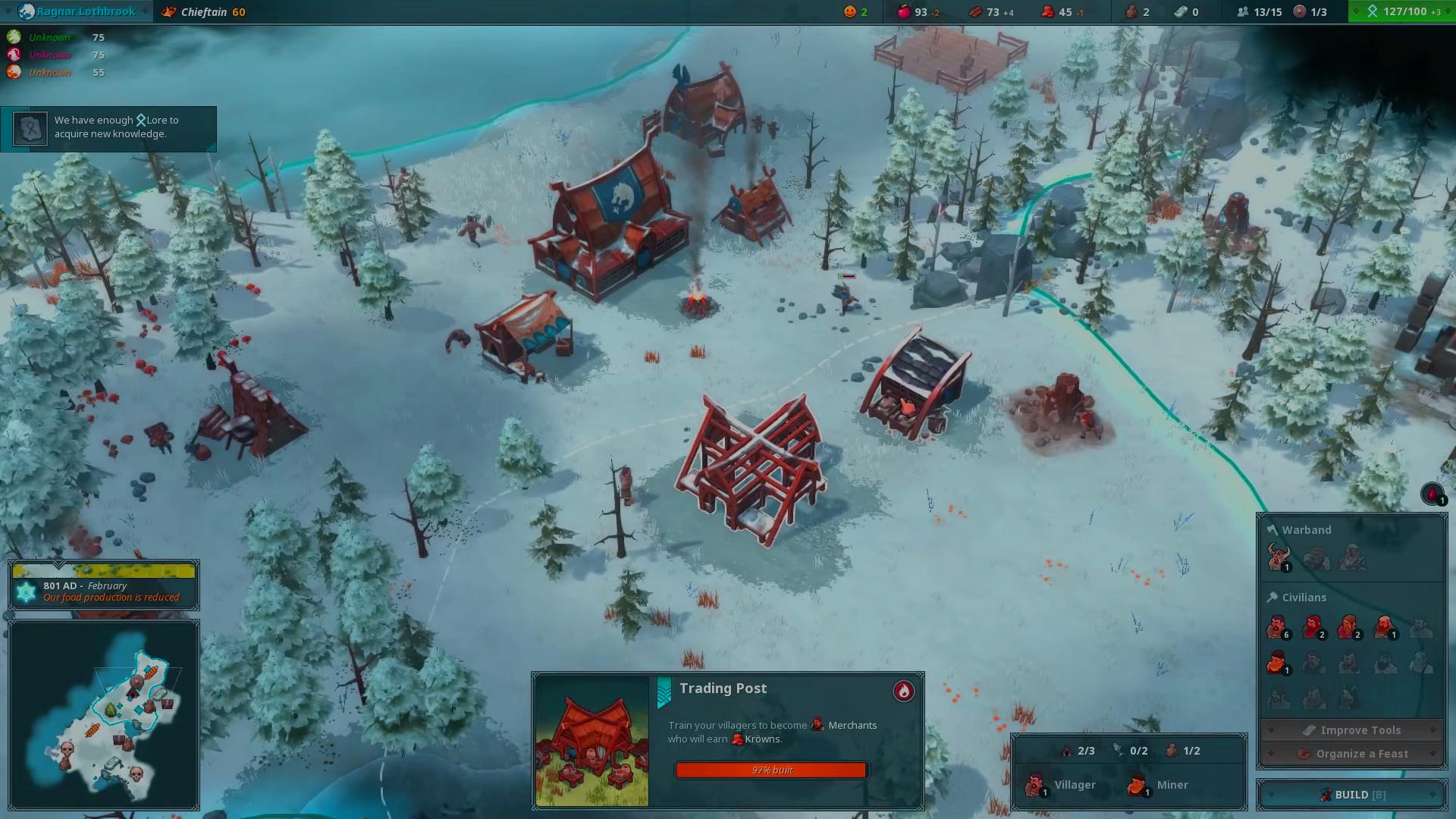Image resolution: width=1456 pixels, height=819 pixels.
Task: Select the warrior icon in the Warband panel
Action: 1278,556
